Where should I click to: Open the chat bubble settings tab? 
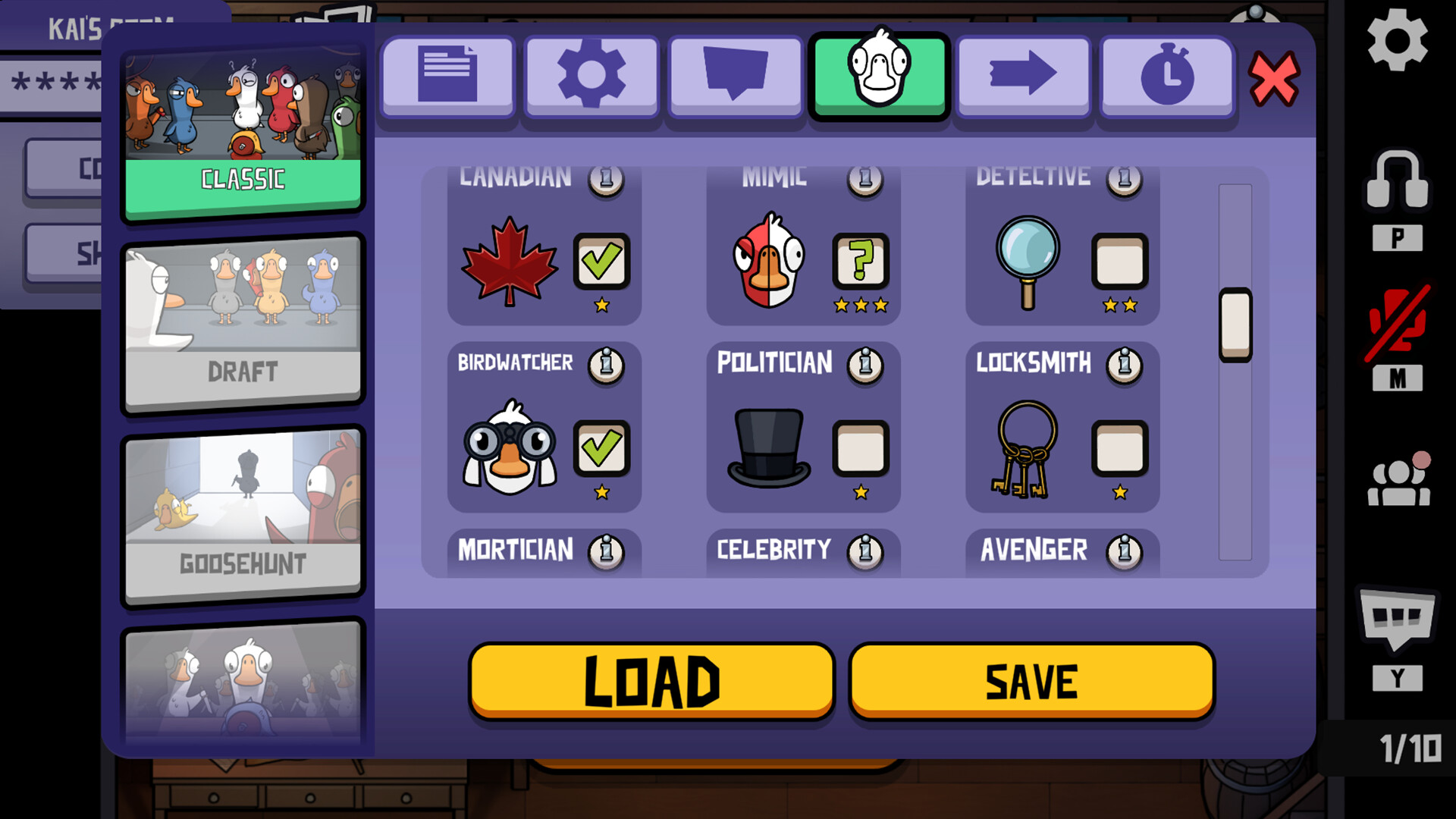click(x=735, y=75)
